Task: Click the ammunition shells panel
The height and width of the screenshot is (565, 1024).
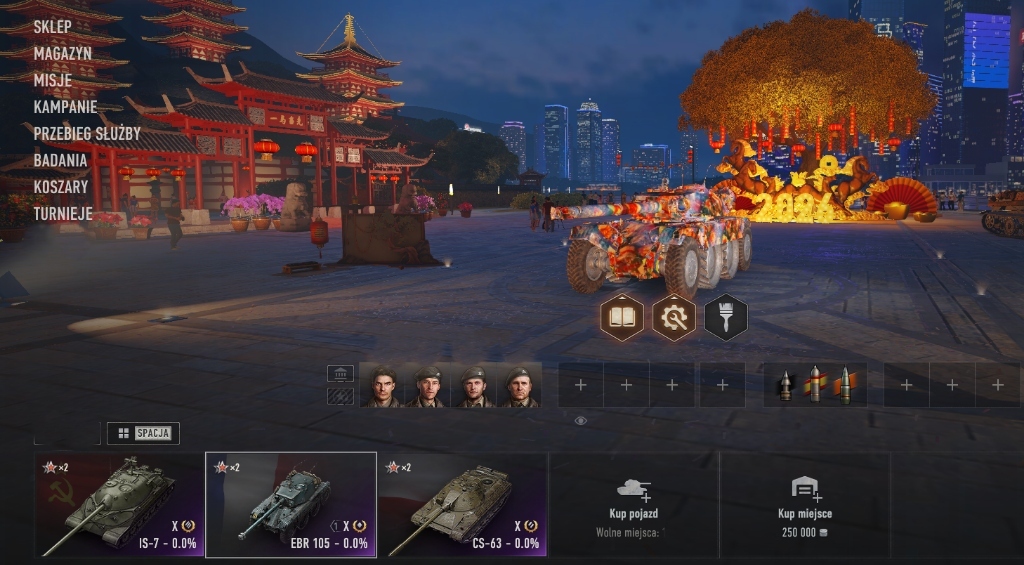Action: 815,385
